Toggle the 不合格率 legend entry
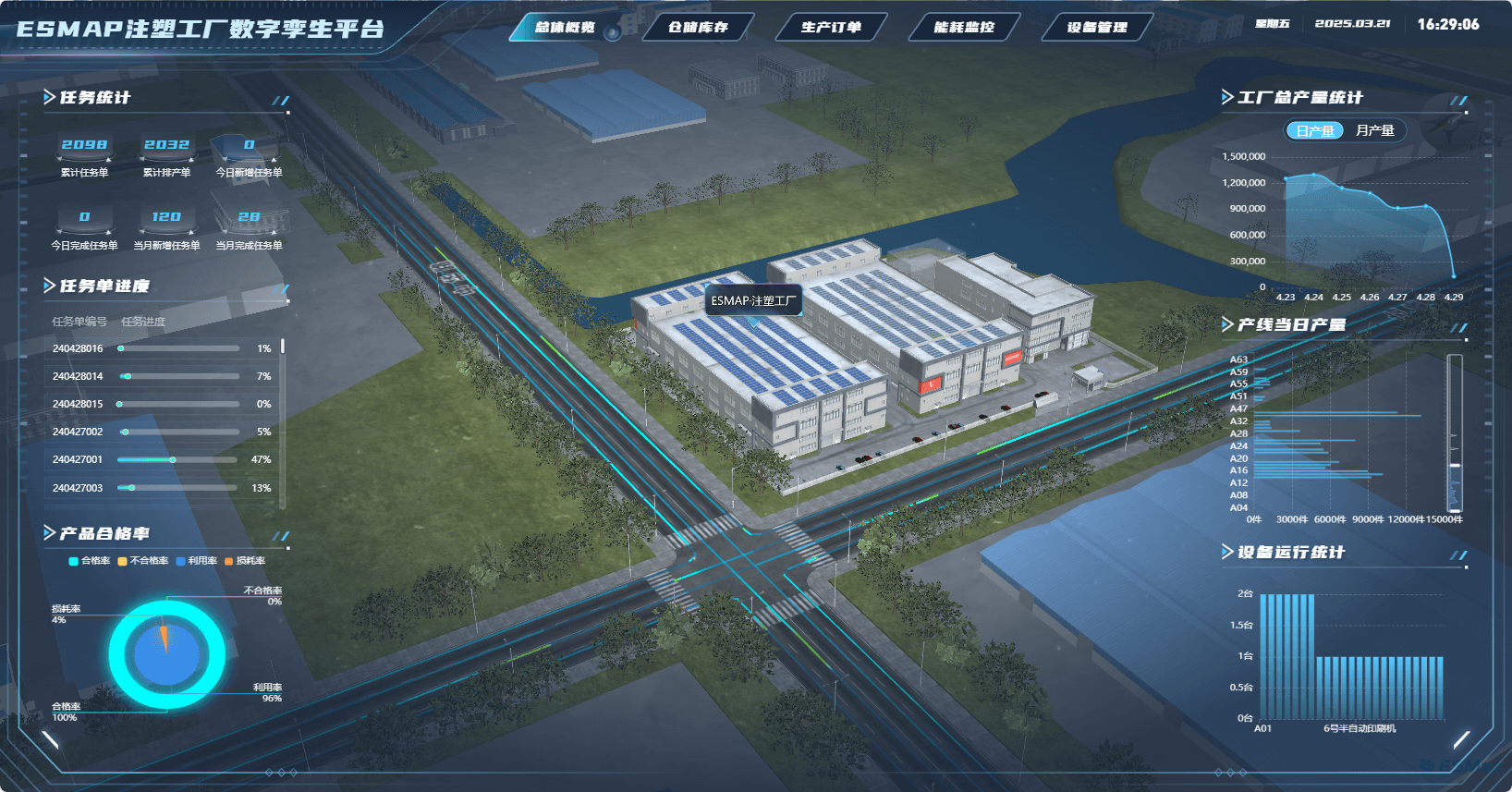 tap(143, 561)
